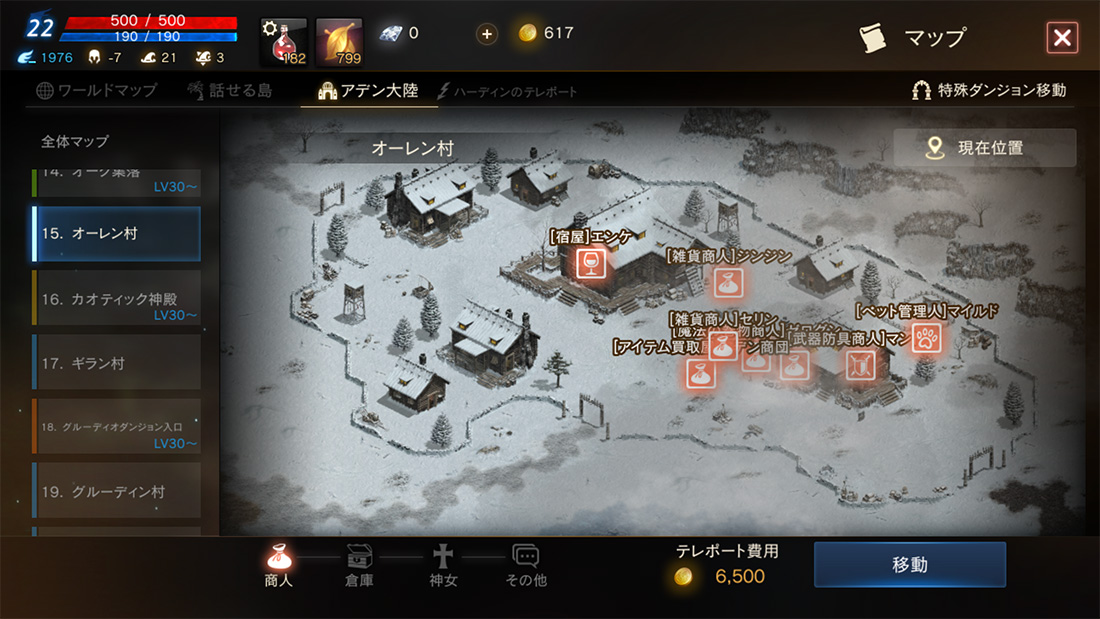Show 現在位置 on the map

(x=984, y=148)
